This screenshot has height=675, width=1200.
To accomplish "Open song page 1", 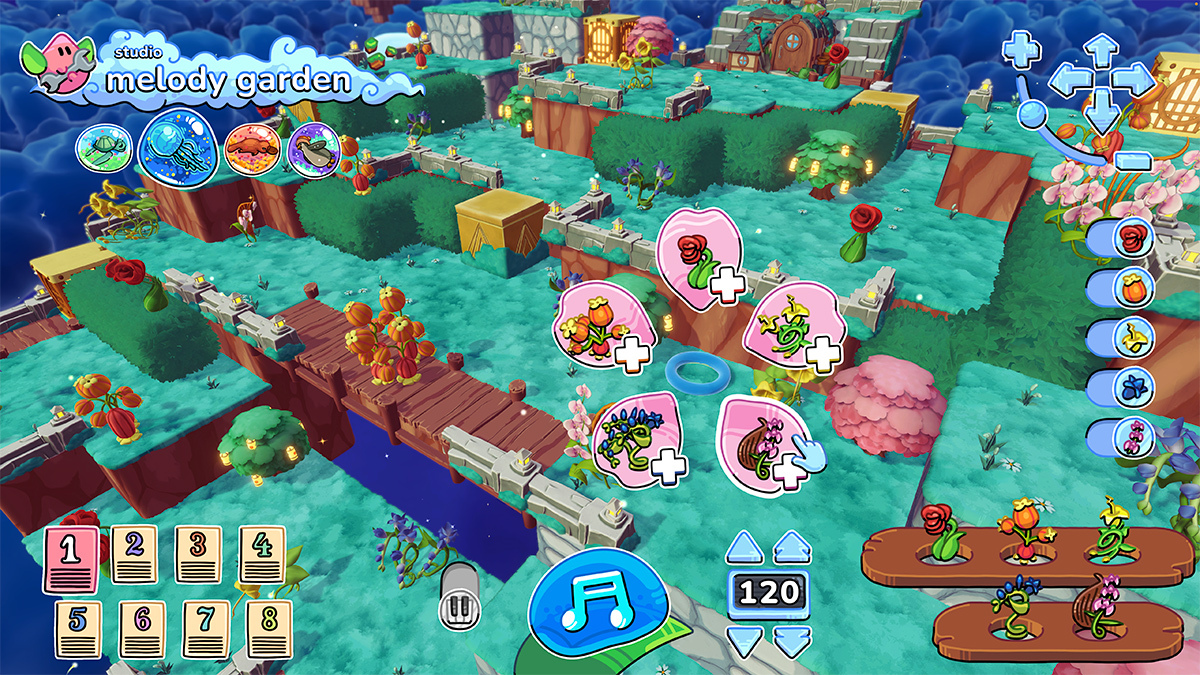I will [x=70, y=558].
